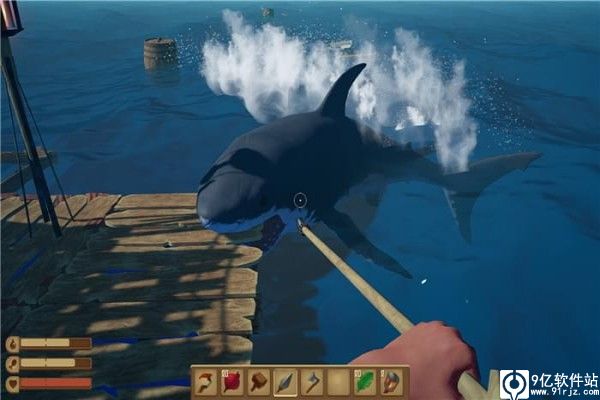Choose the red beet food slot

click(233, 382)
